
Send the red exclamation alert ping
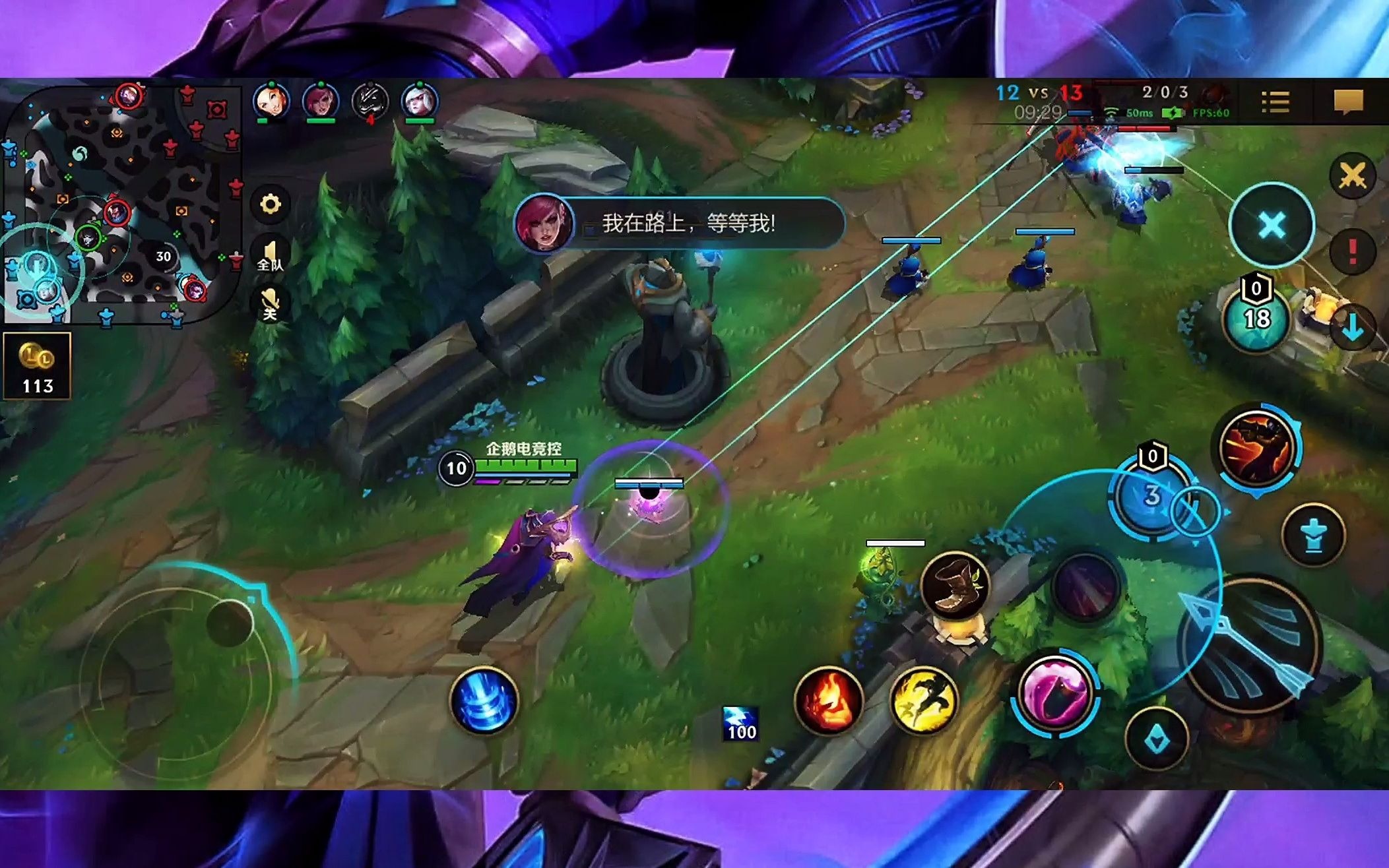click(1352, 251)
